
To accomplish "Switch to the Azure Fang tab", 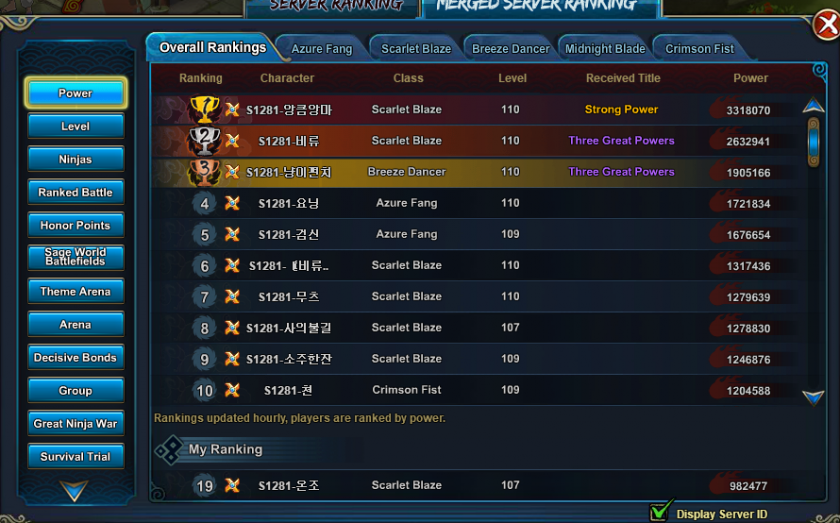I will click(321, 49).
